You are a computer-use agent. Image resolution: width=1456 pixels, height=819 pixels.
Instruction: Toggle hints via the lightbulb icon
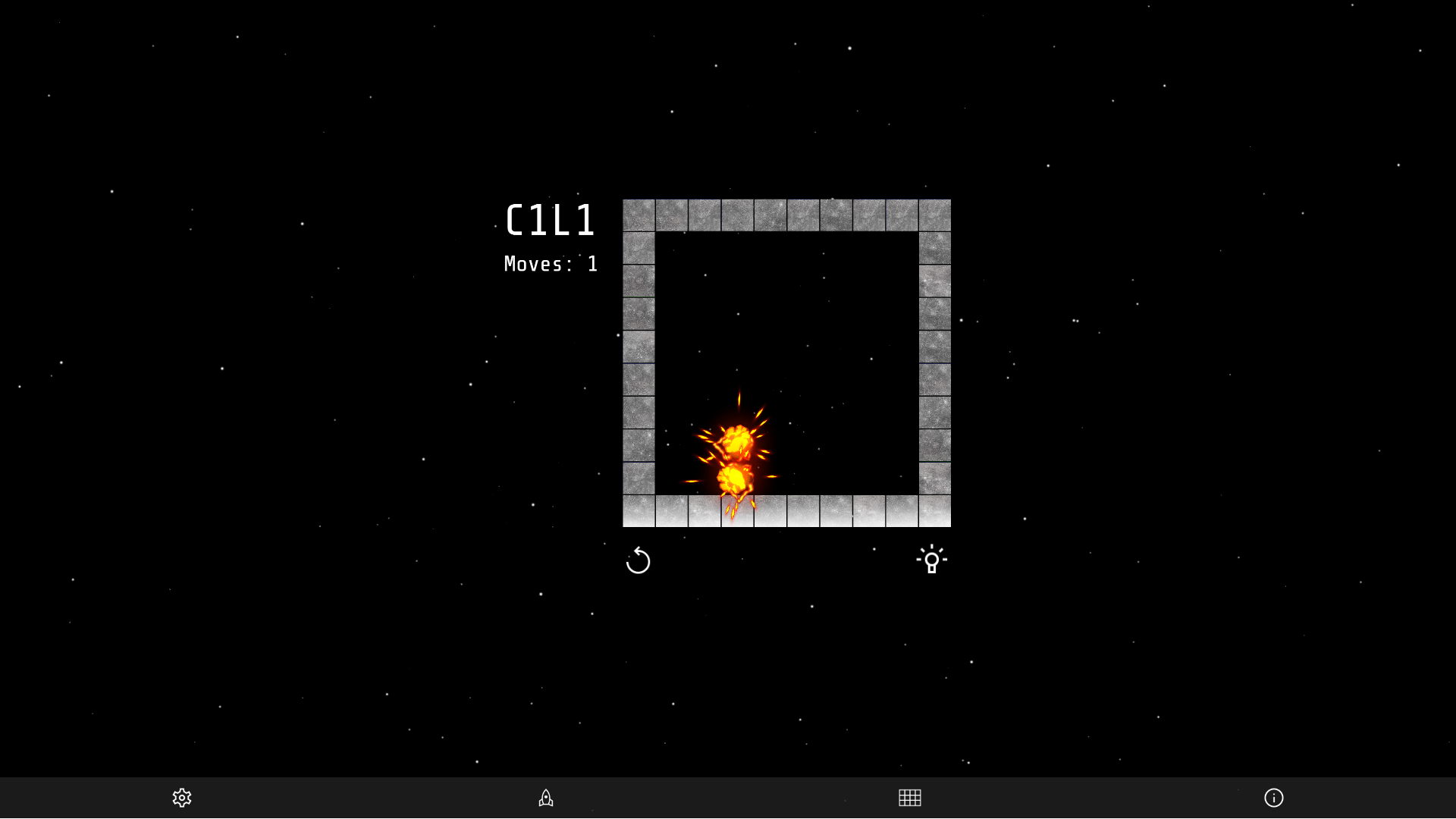point(932,560)
